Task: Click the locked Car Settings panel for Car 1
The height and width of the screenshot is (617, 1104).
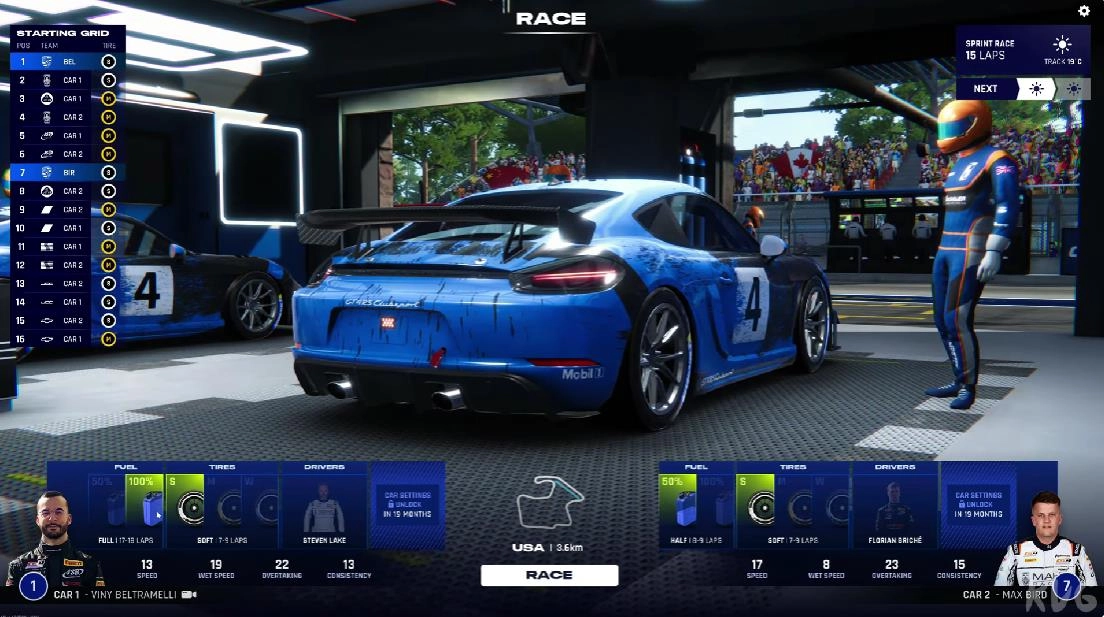Action: click(406, 503)
